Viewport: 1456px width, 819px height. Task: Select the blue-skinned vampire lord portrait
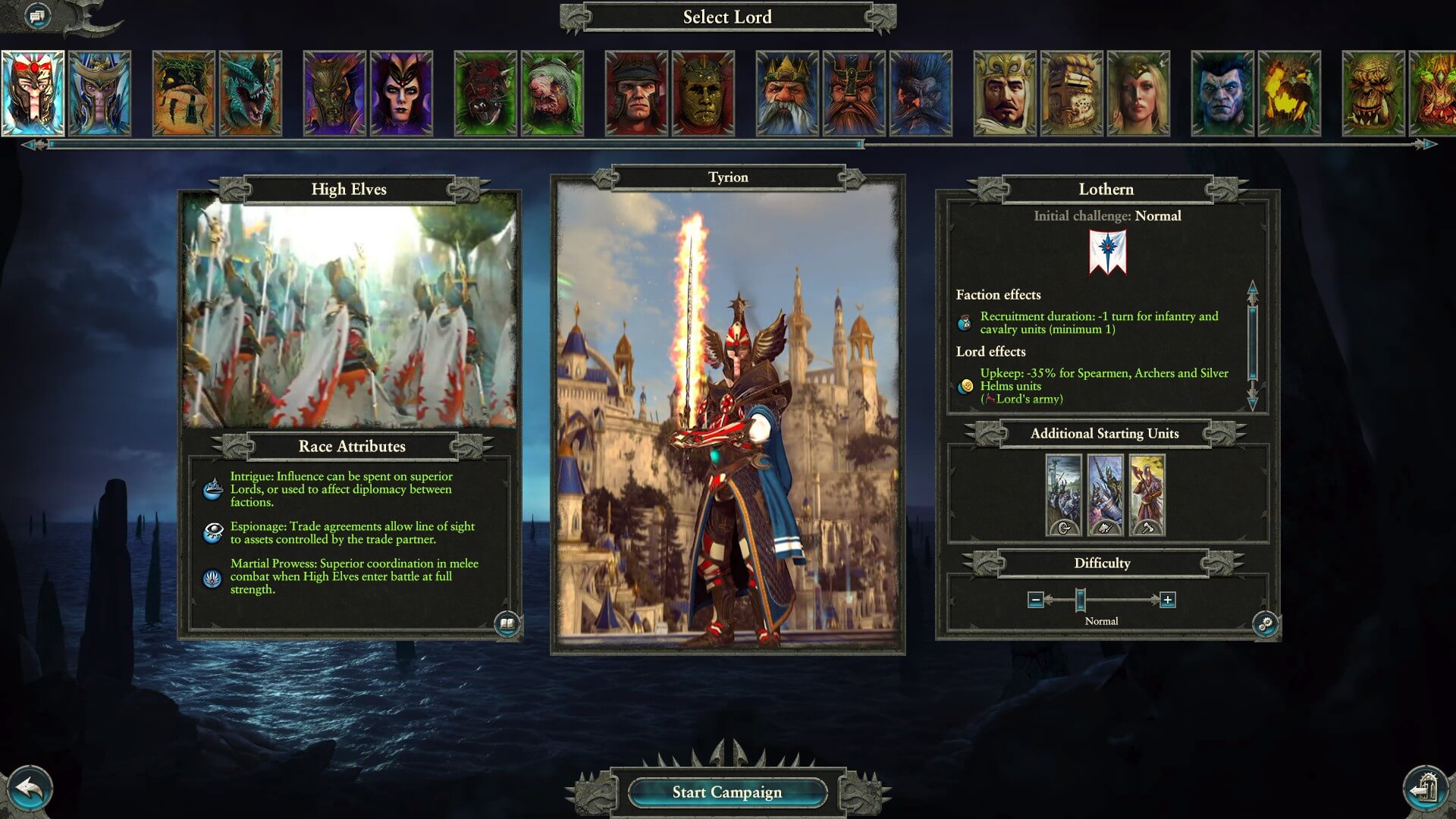[x=1222, y=93]
